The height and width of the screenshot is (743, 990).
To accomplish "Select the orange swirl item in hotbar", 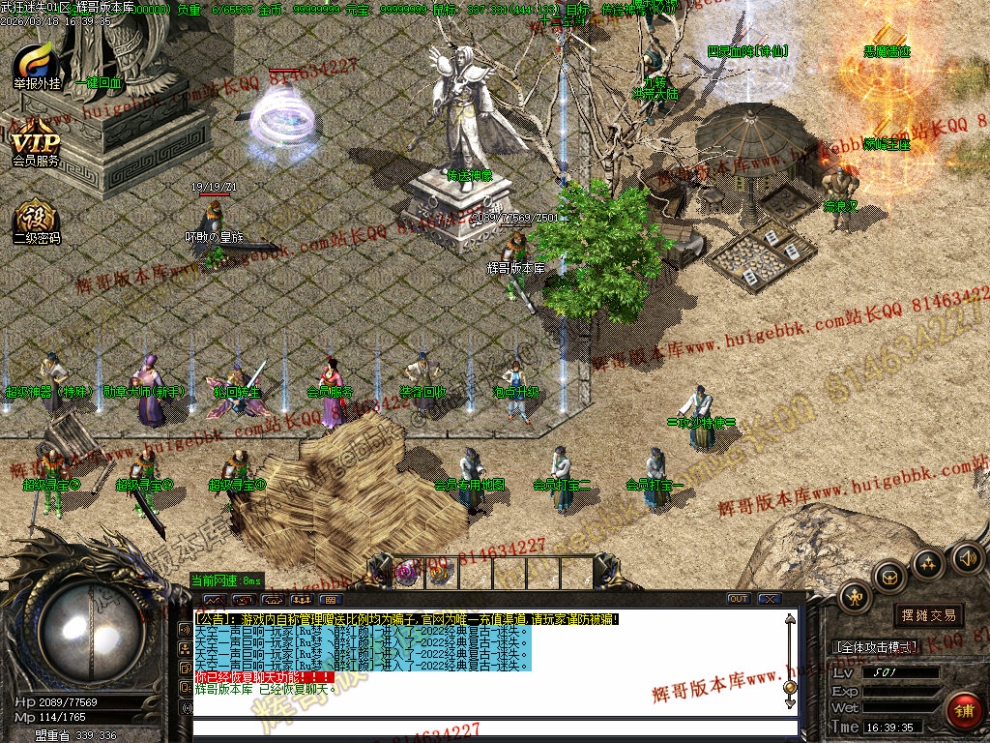I will pyautogui.click(x=438, y=572).
